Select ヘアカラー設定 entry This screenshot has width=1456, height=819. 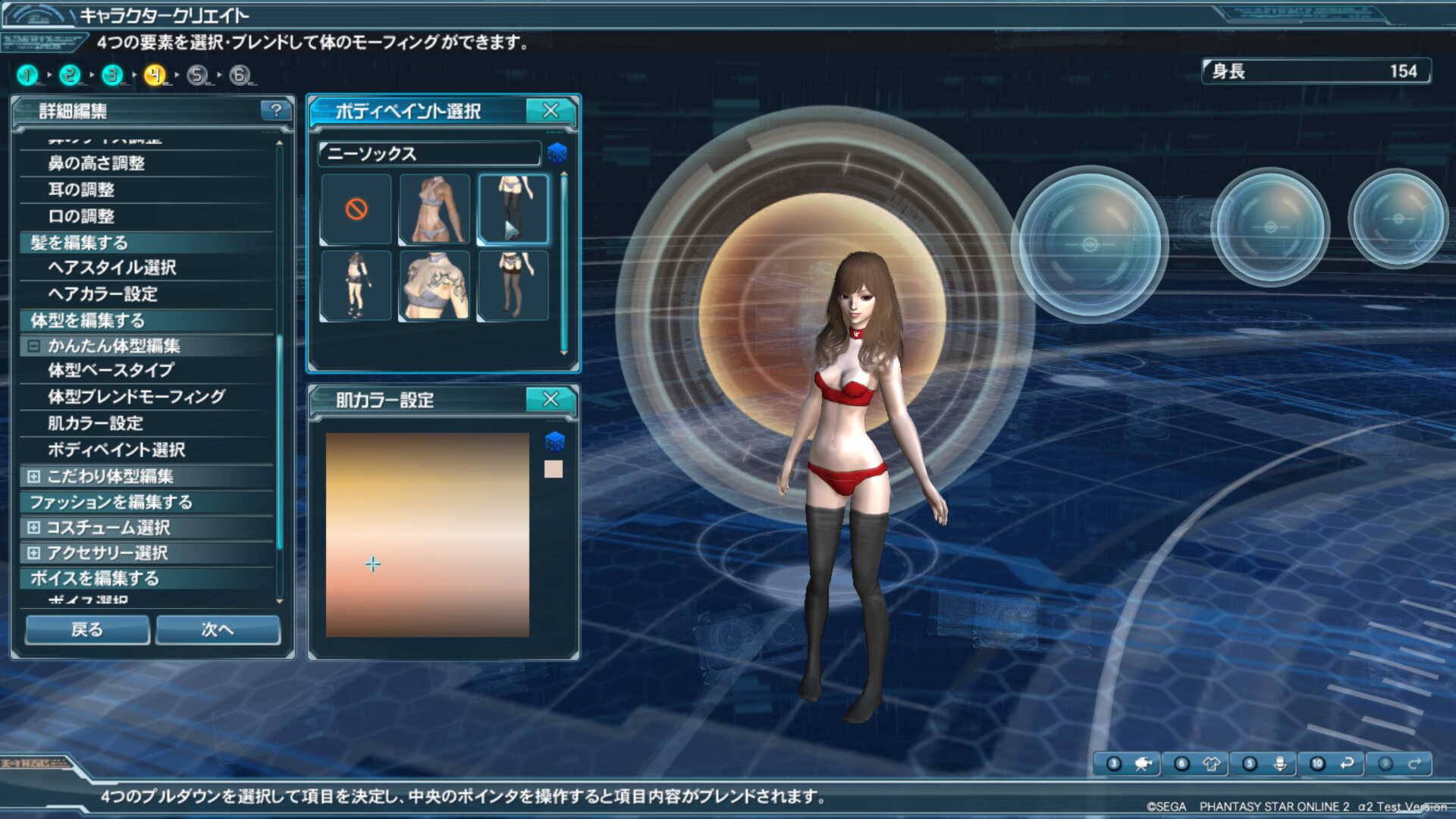(102, 294)
